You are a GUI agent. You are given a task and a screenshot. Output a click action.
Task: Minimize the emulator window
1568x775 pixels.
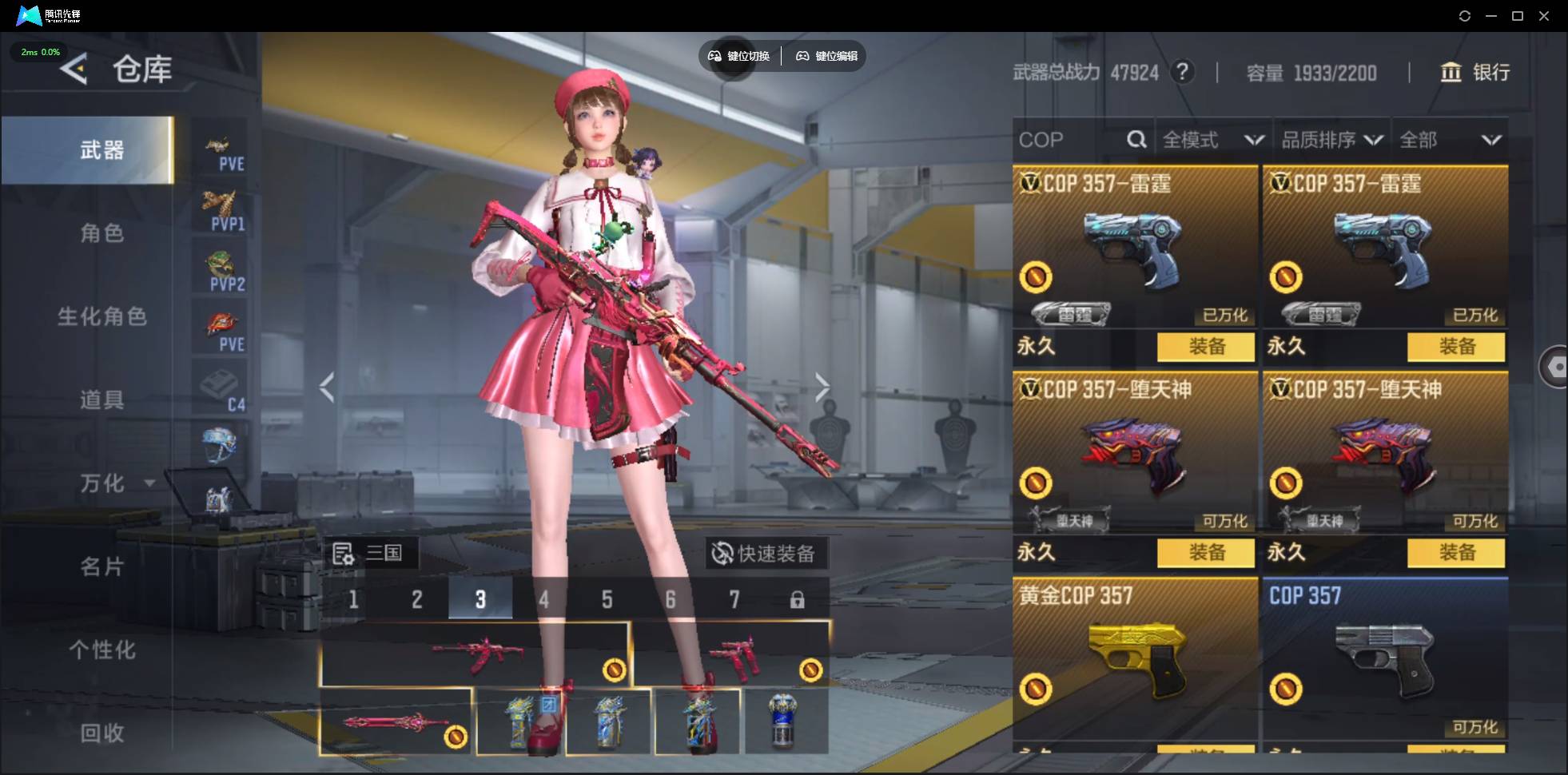1491,16
